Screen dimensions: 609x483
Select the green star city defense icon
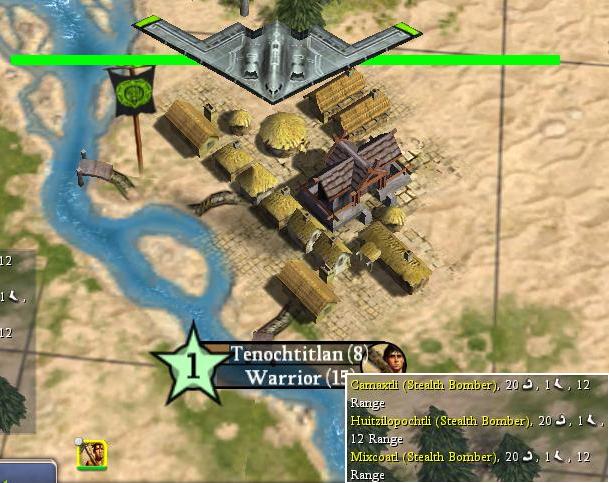193,366
